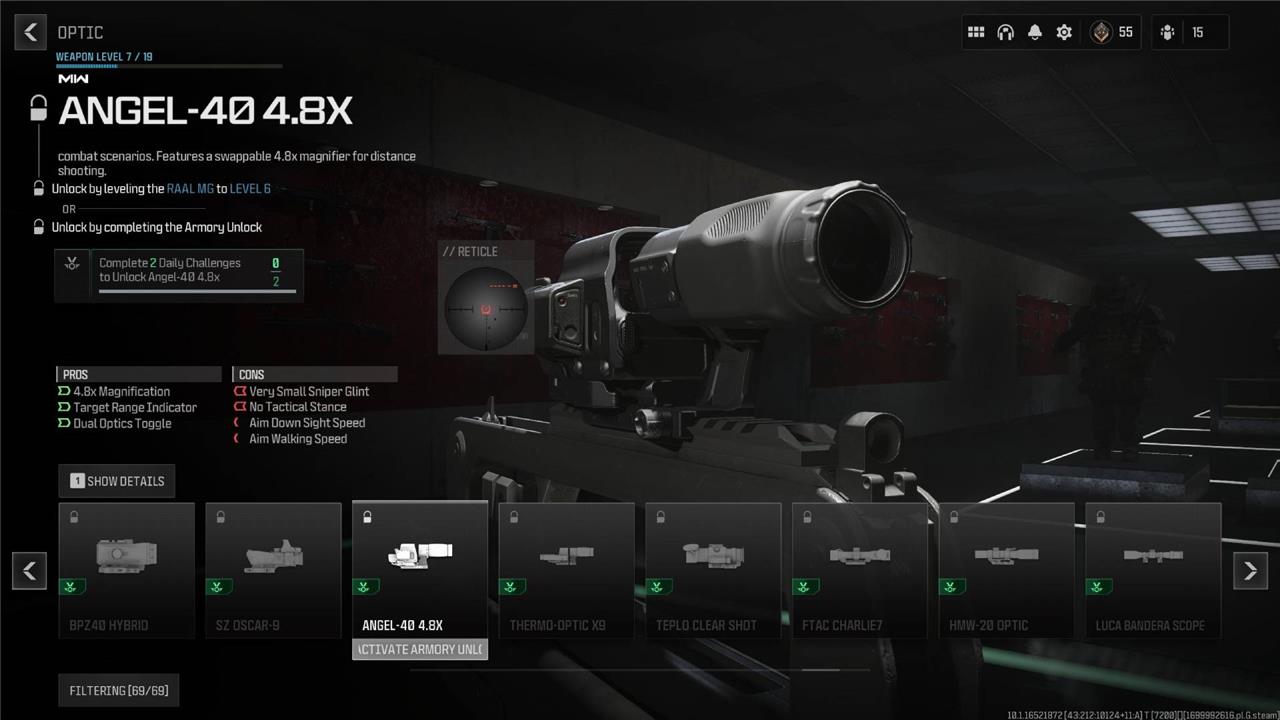Select the Angel-40 4.8x optic tile
Viewport: 1280px width, 720px height.
pos(420,569)
